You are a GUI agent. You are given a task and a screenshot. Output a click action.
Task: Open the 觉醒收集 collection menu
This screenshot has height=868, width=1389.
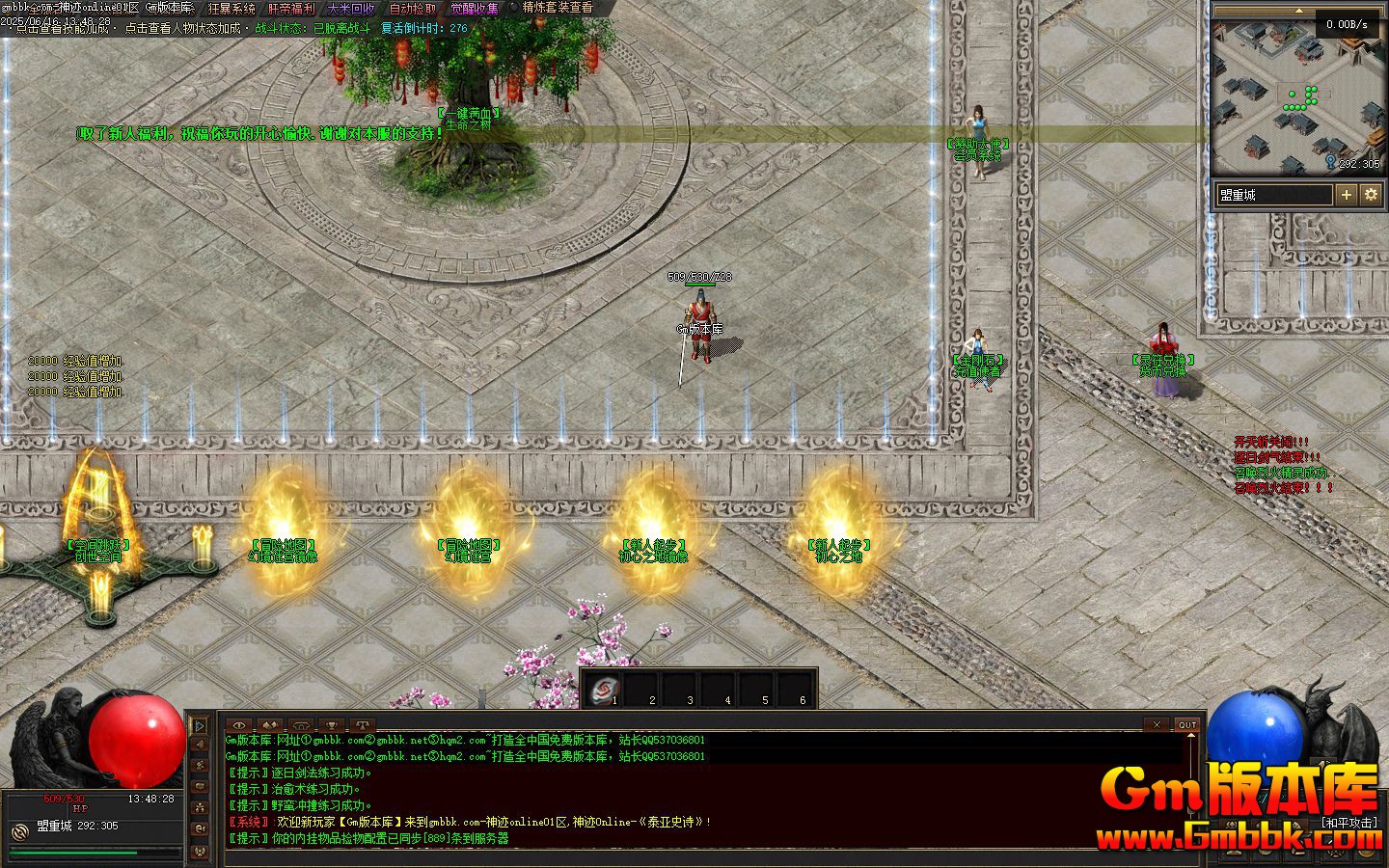pyautogui.click(x=475, y=9)
